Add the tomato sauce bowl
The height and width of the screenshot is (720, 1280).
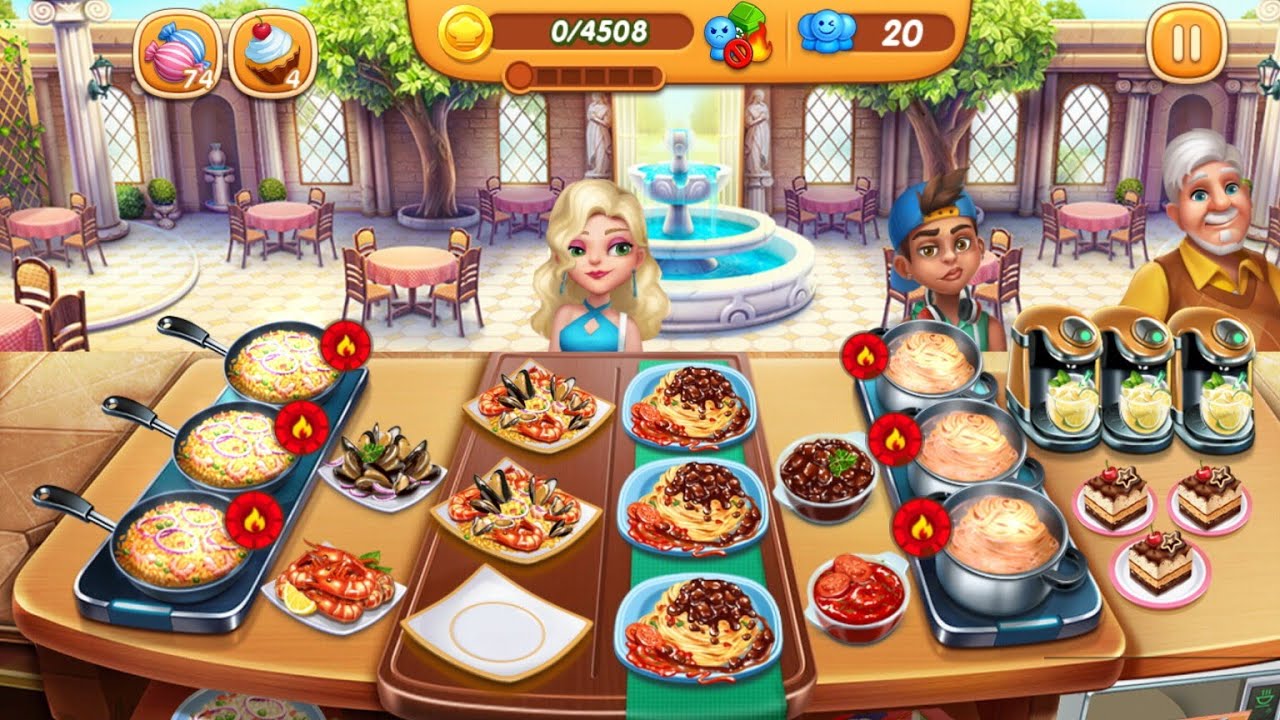point(857,593)
